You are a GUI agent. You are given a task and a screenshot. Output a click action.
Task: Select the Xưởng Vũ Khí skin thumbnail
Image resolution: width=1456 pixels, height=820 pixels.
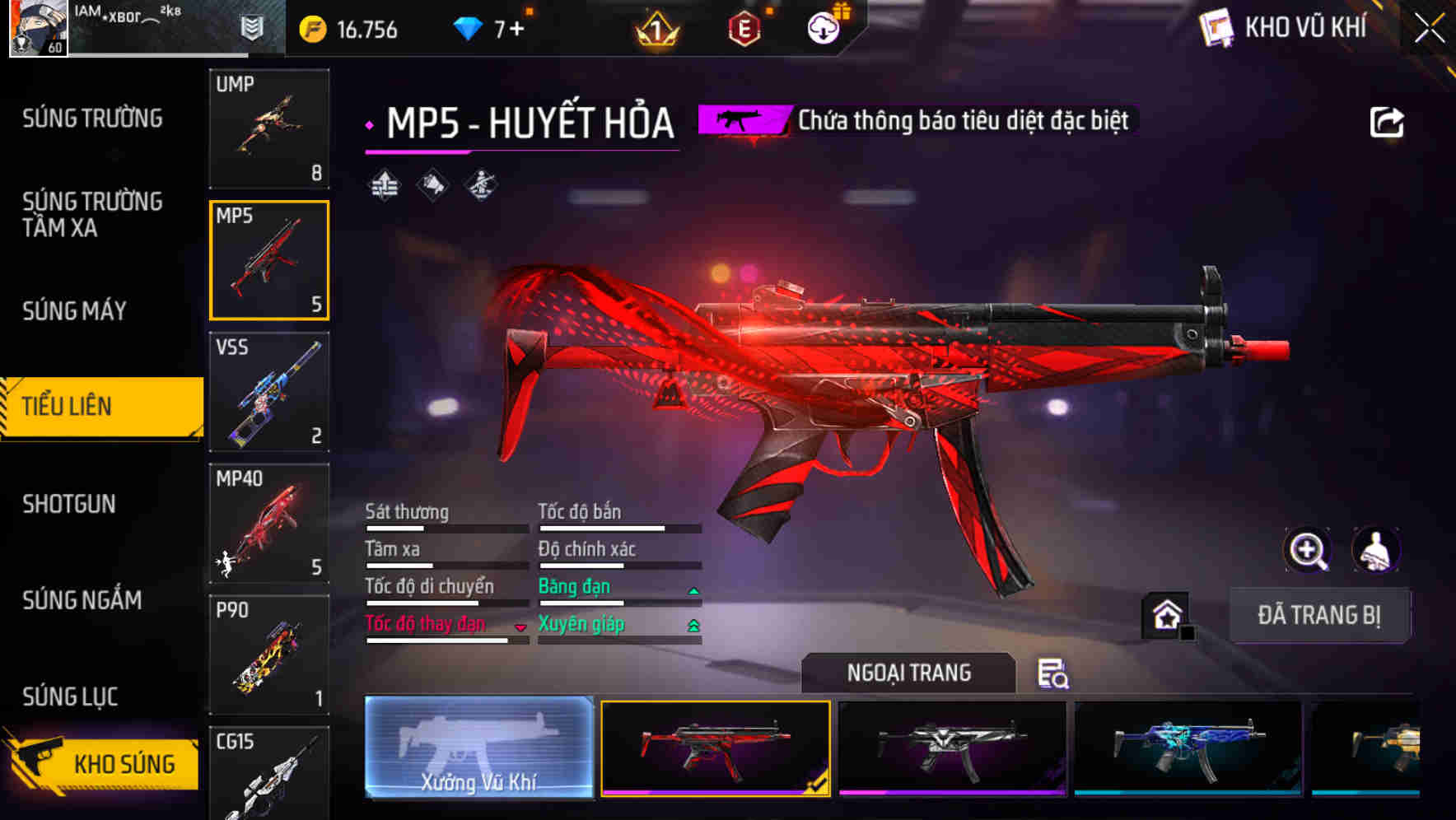tap(478, 749)
